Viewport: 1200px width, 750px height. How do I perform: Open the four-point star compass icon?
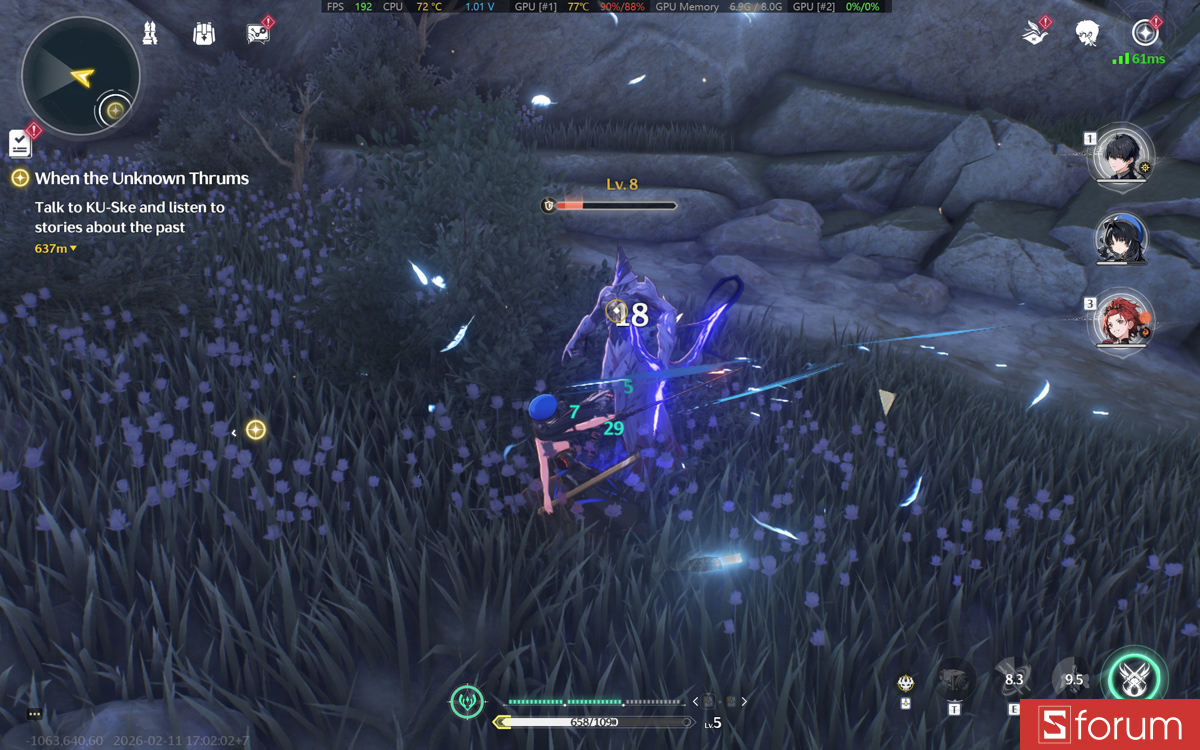point(1144,33)
